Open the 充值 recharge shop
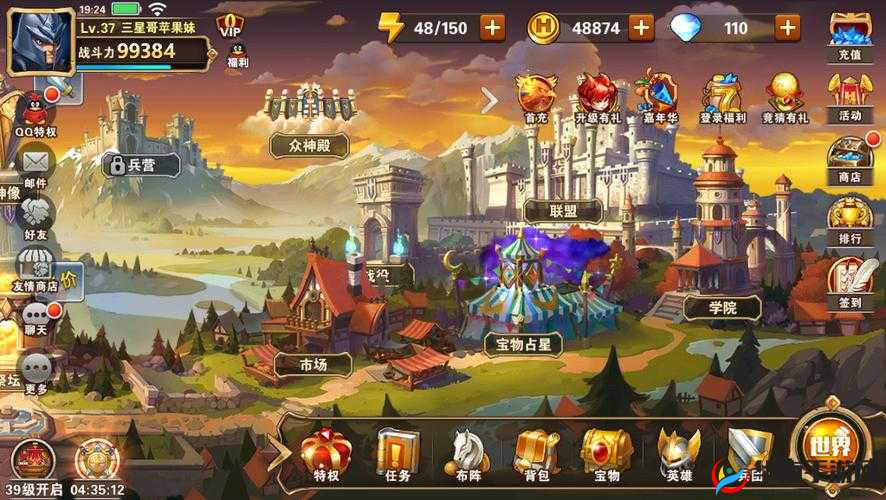 coord(850,40)
